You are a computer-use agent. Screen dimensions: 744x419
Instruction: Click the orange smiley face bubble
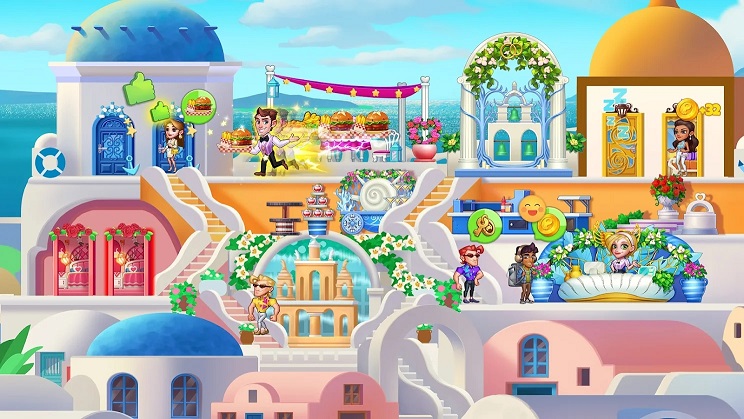[532, 209]
